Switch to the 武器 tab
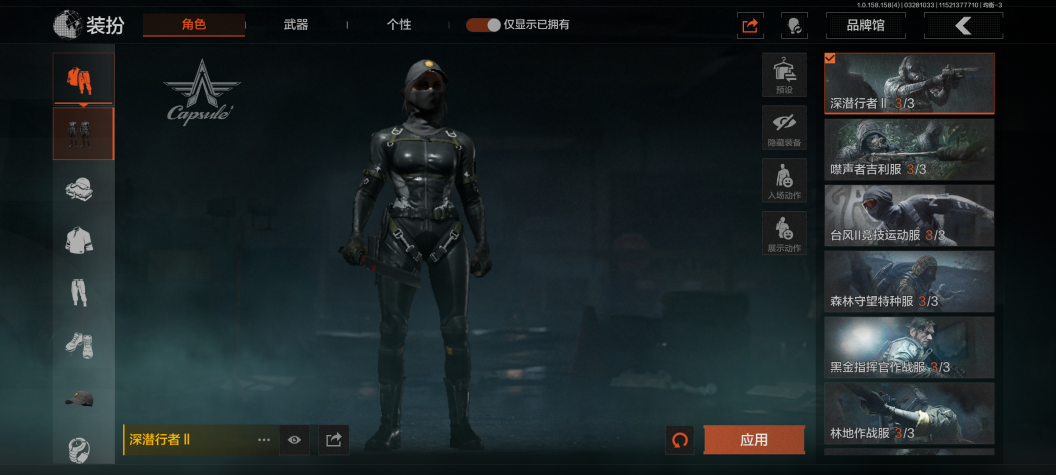 pos(295,25)
